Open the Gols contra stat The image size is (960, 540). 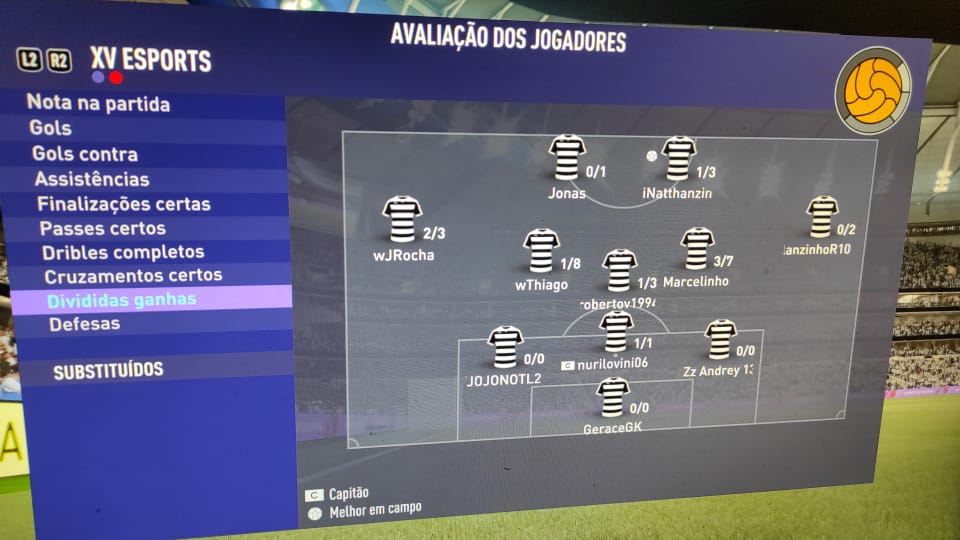pyautogui.click(x=85, y=155)
